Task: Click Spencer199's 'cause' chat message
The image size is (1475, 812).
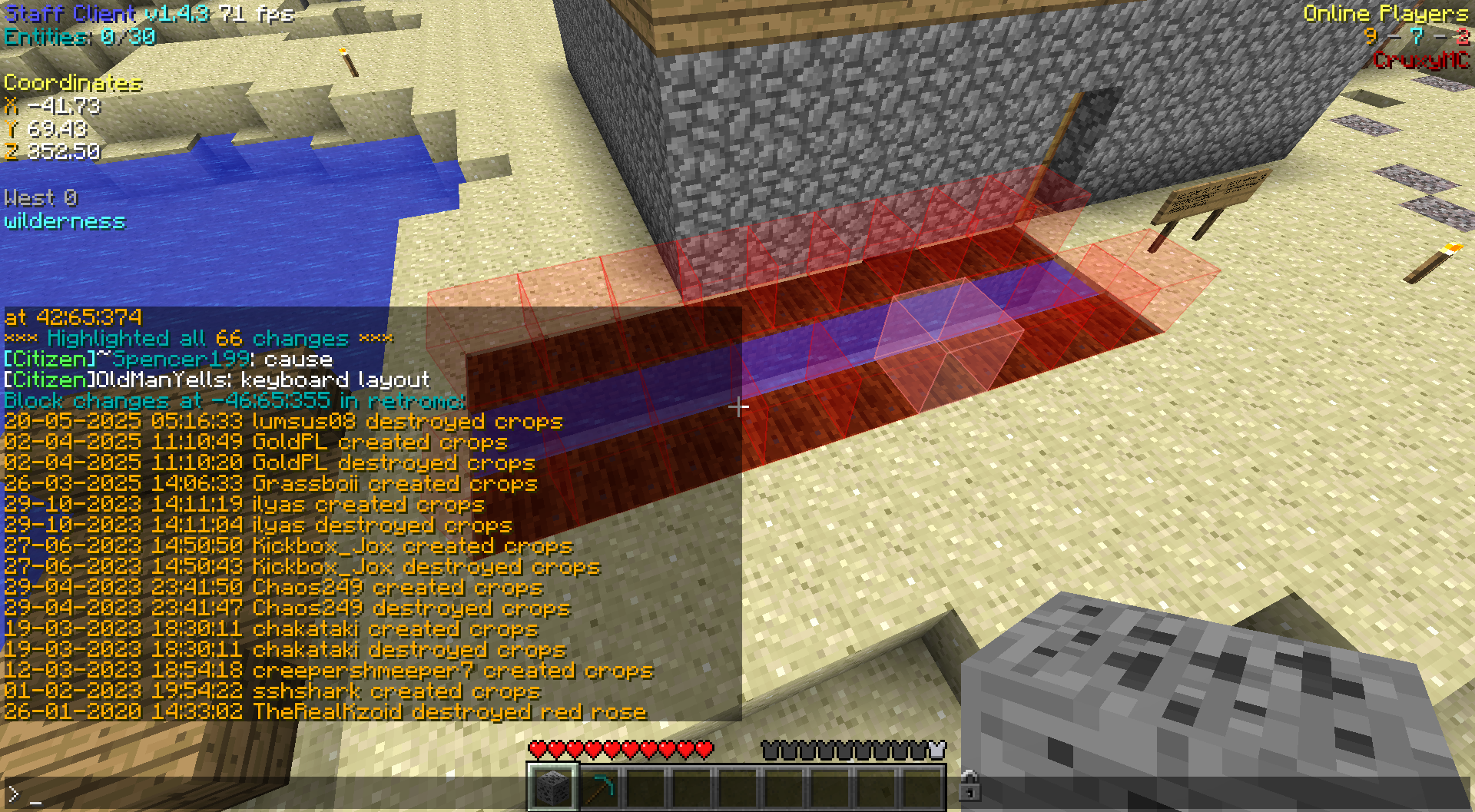Action: click(x=168, y=360)
